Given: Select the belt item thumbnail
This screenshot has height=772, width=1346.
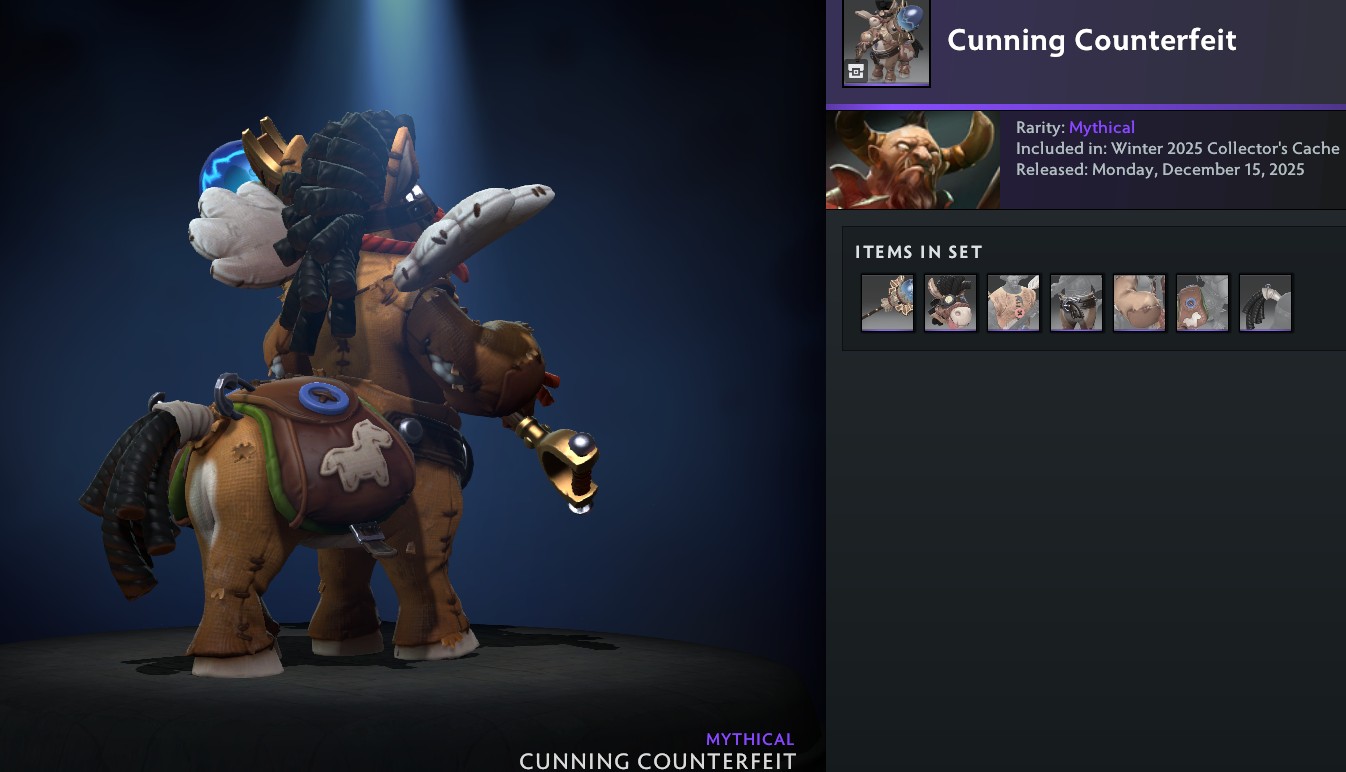Looking at the screenshot, I should point(1076,302).
